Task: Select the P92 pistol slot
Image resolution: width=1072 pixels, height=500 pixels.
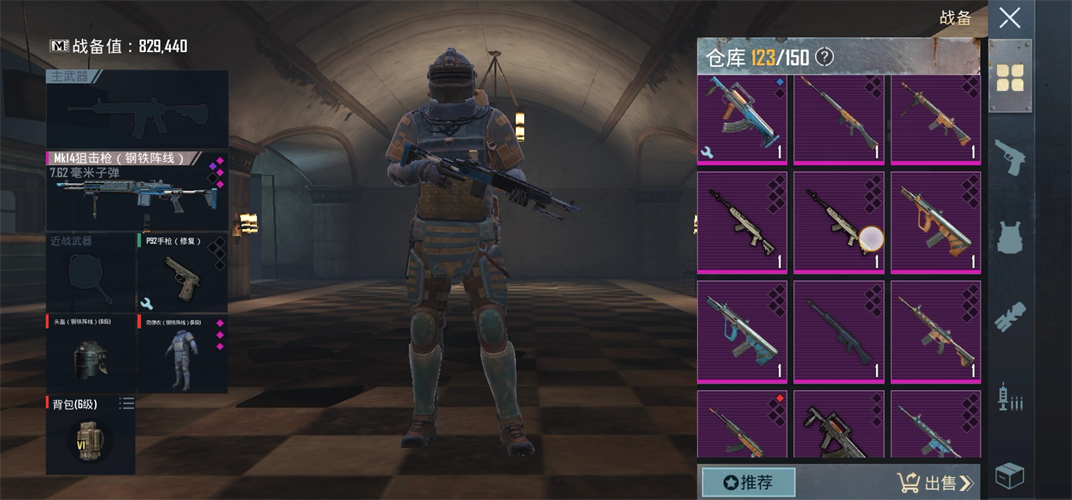Action: click(x=182, y=271)
